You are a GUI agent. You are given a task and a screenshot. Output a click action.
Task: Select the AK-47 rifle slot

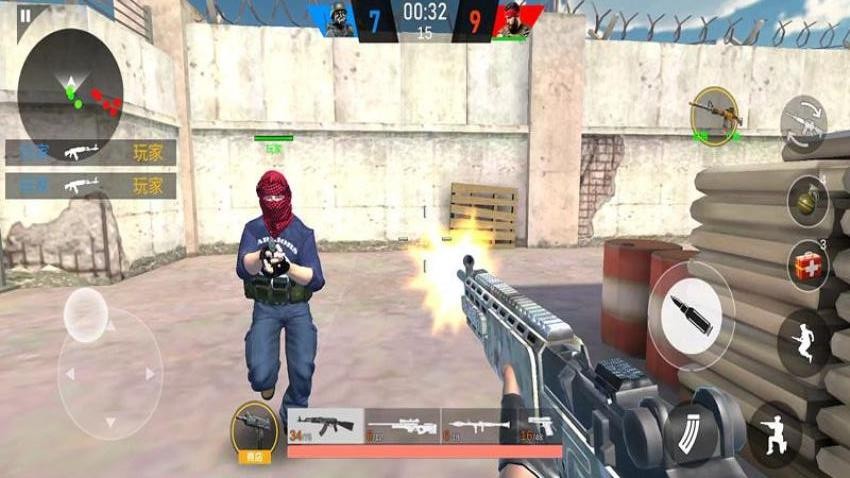pos(325,424)
